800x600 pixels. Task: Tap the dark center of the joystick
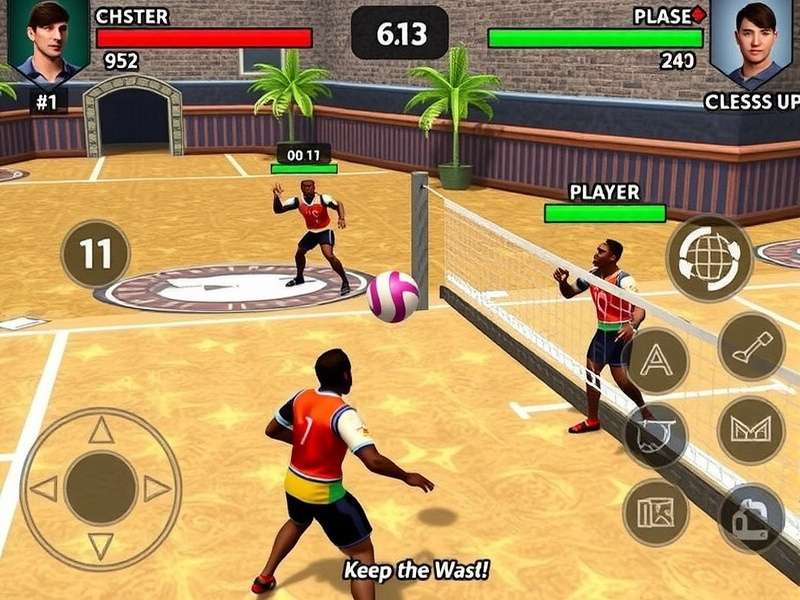click(x=101, y=488)
